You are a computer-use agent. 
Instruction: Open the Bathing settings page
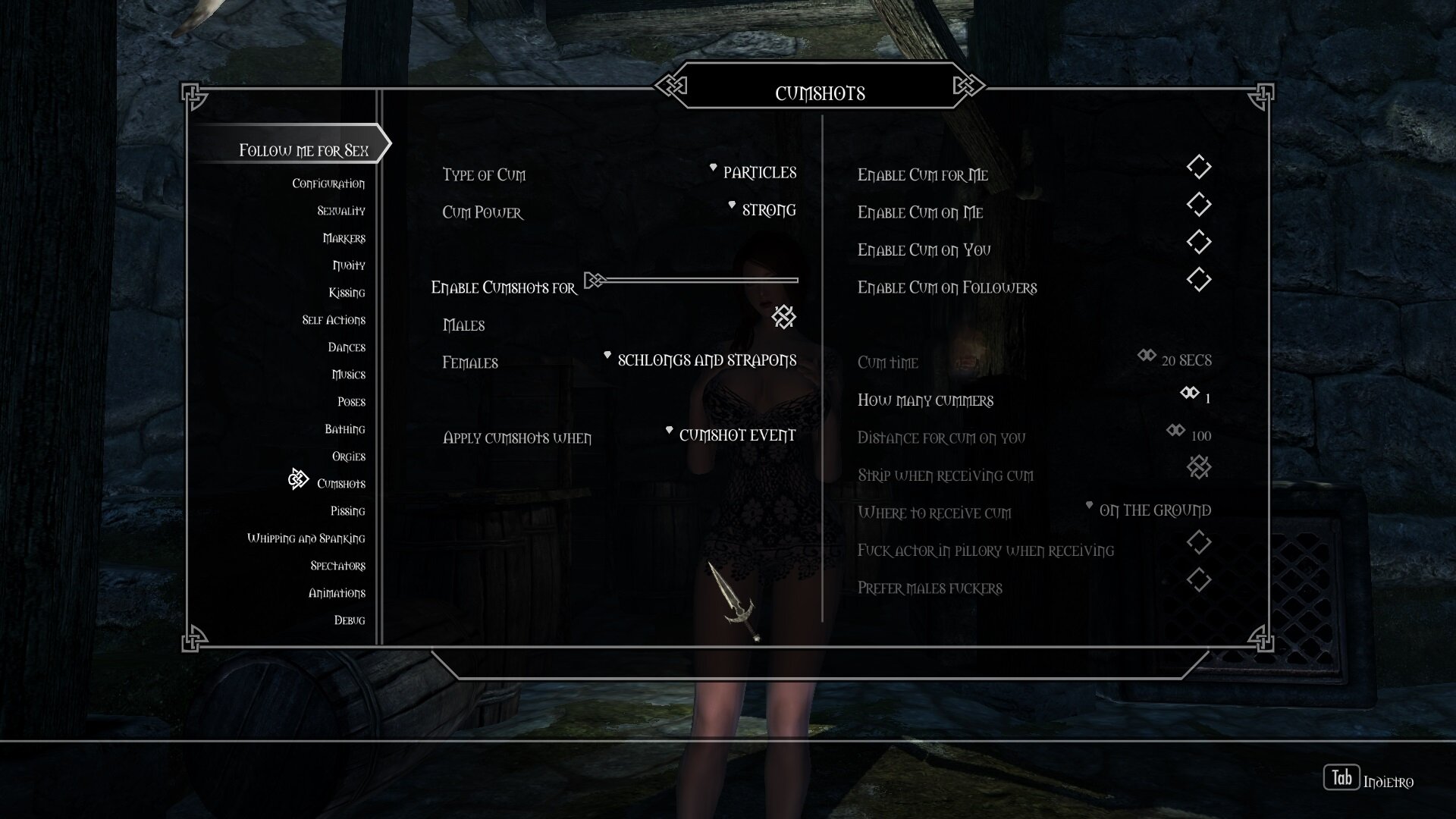tap(345, 429)
